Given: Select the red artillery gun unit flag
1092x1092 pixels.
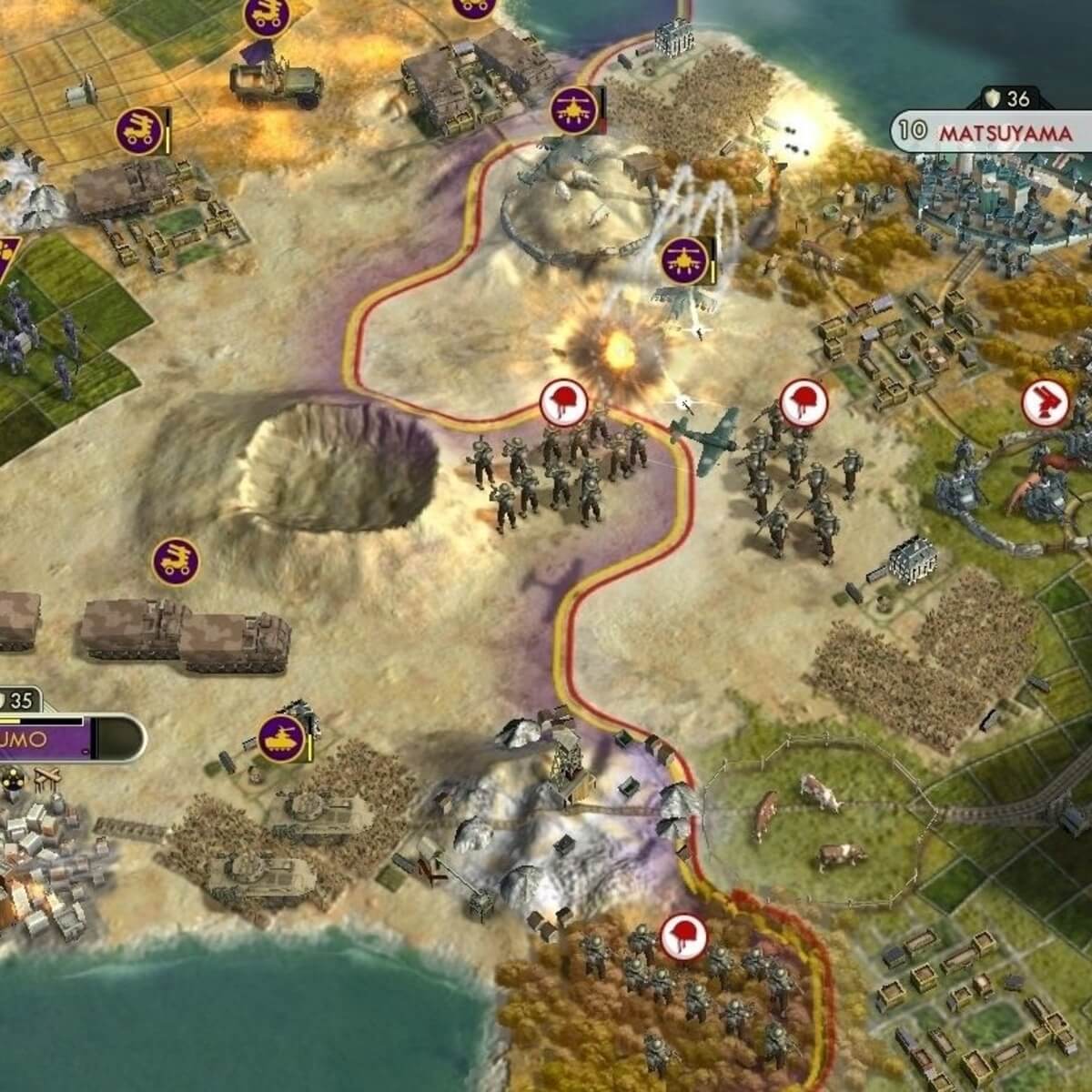Looking at the screenshot, I should [1044, 404].
